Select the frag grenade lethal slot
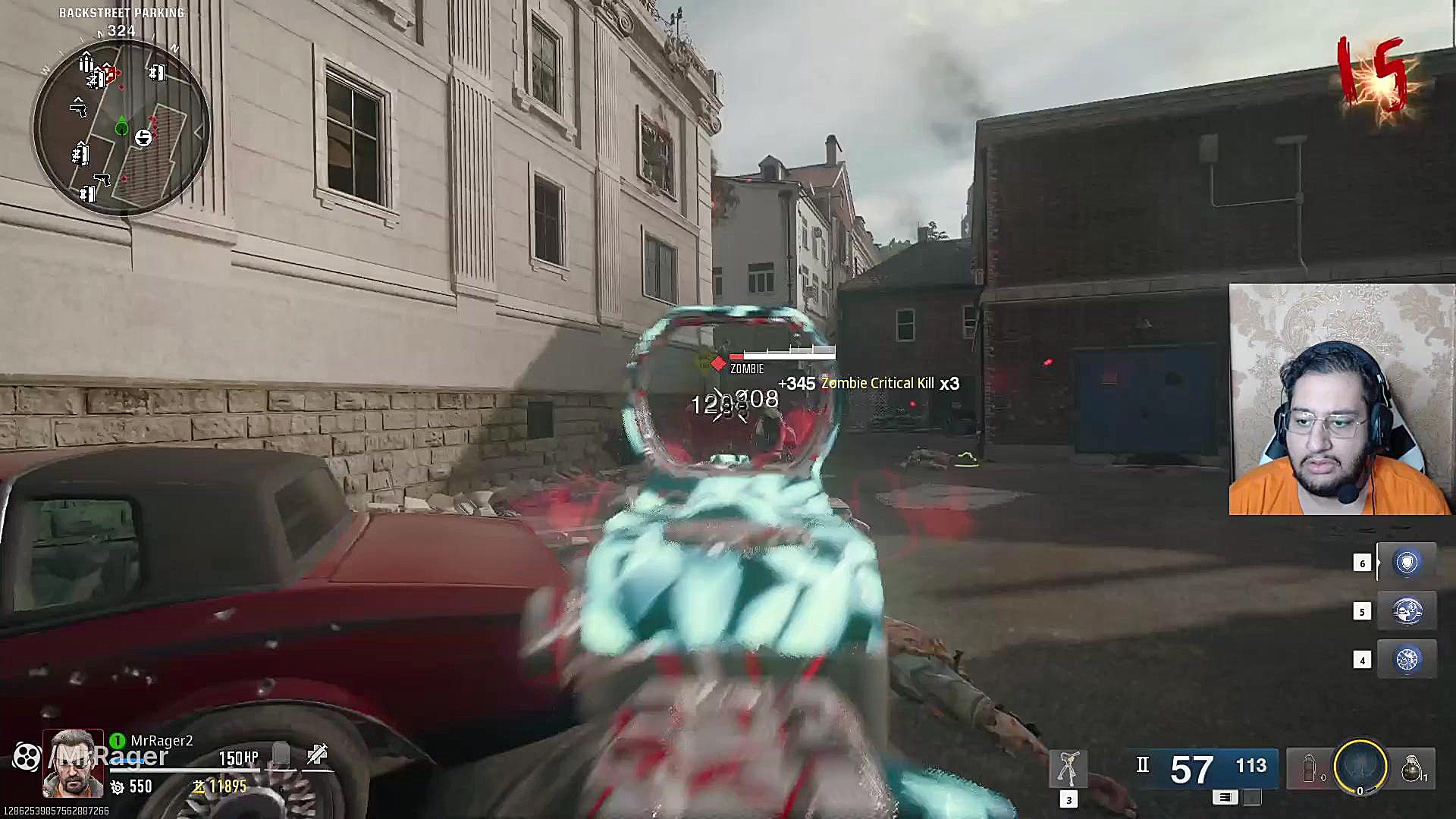The width and height of the screenshot is (1456, 819). click(x=1410, y=768)
